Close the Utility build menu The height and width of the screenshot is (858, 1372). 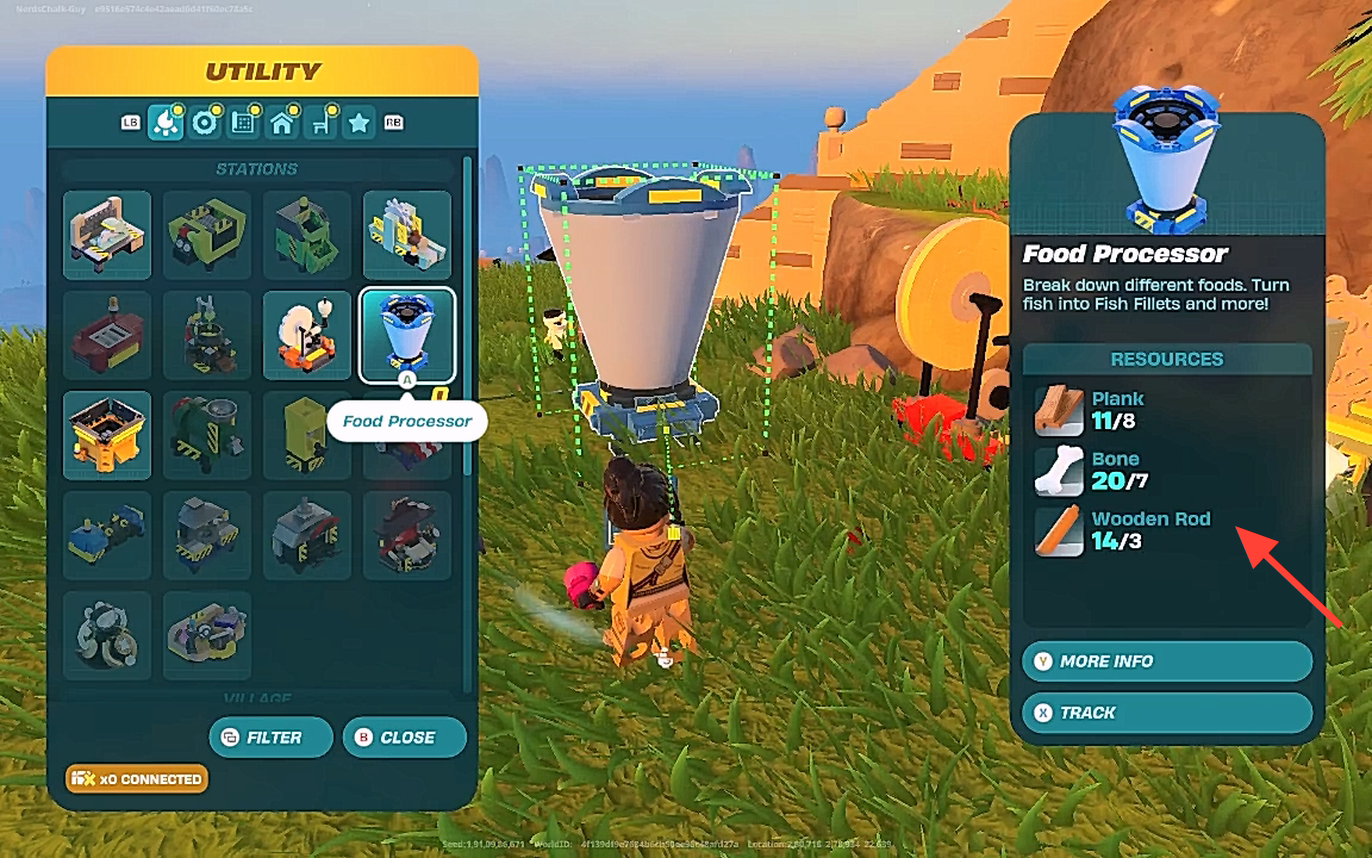404,737
